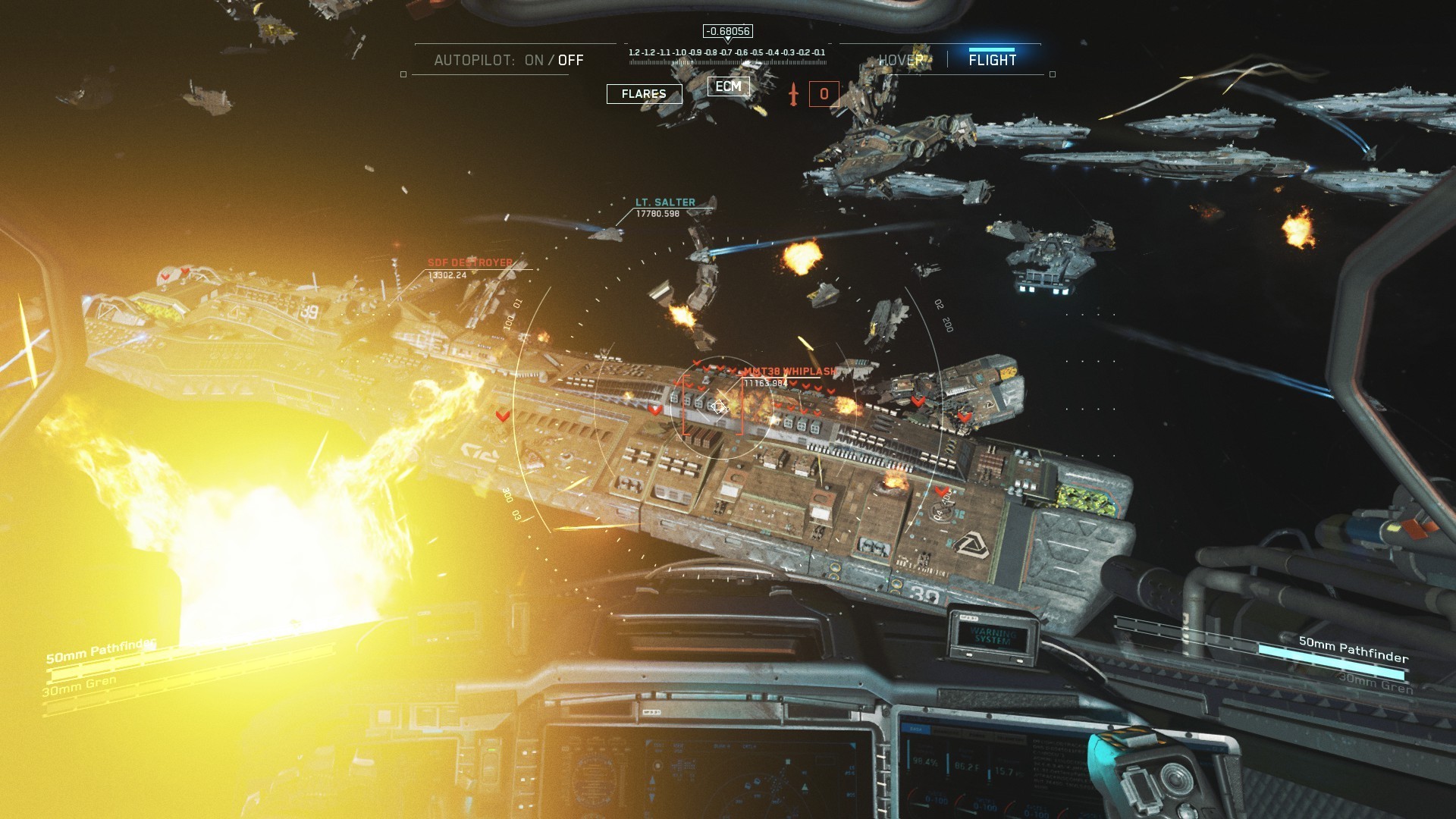Viewport: 1456px width, 819px height.
Task: Deploy FLARES countermeasure
Action: [x=644, y=94]
